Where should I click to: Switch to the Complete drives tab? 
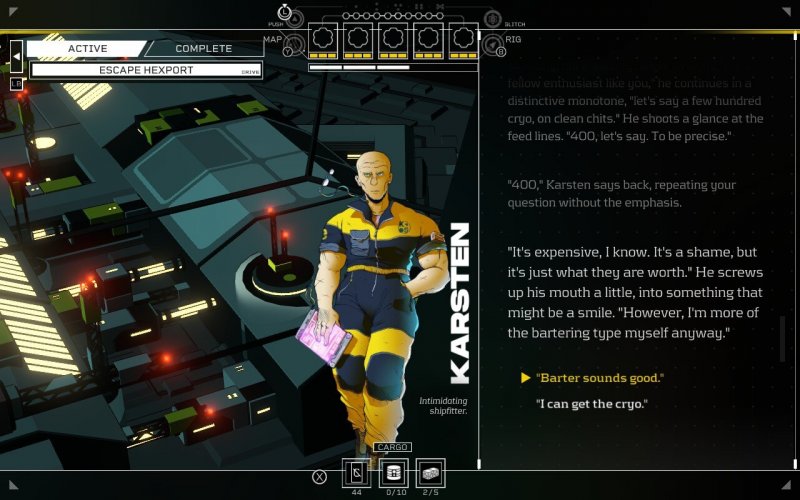point(203,48)
